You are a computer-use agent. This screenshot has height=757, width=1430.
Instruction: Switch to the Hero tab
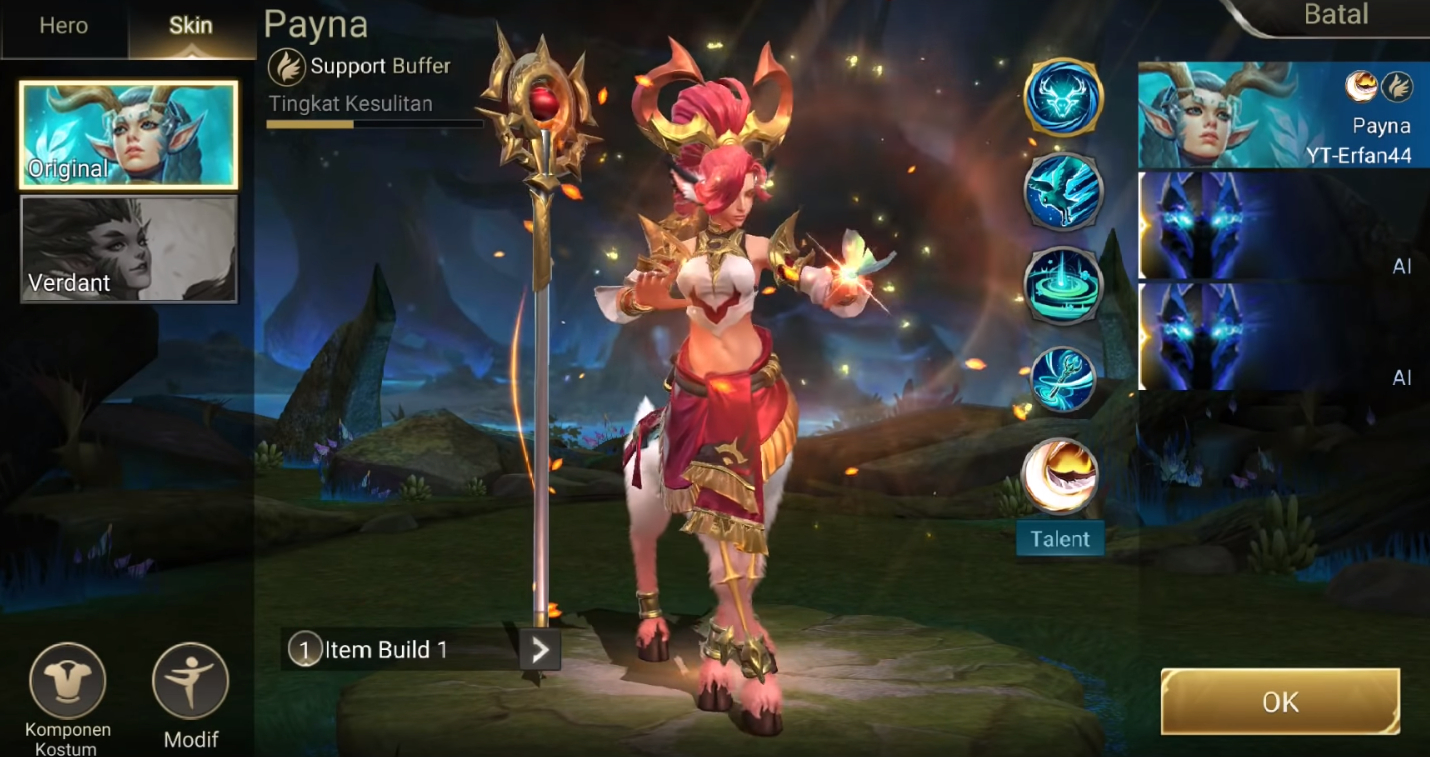click(x=64, y=27)
